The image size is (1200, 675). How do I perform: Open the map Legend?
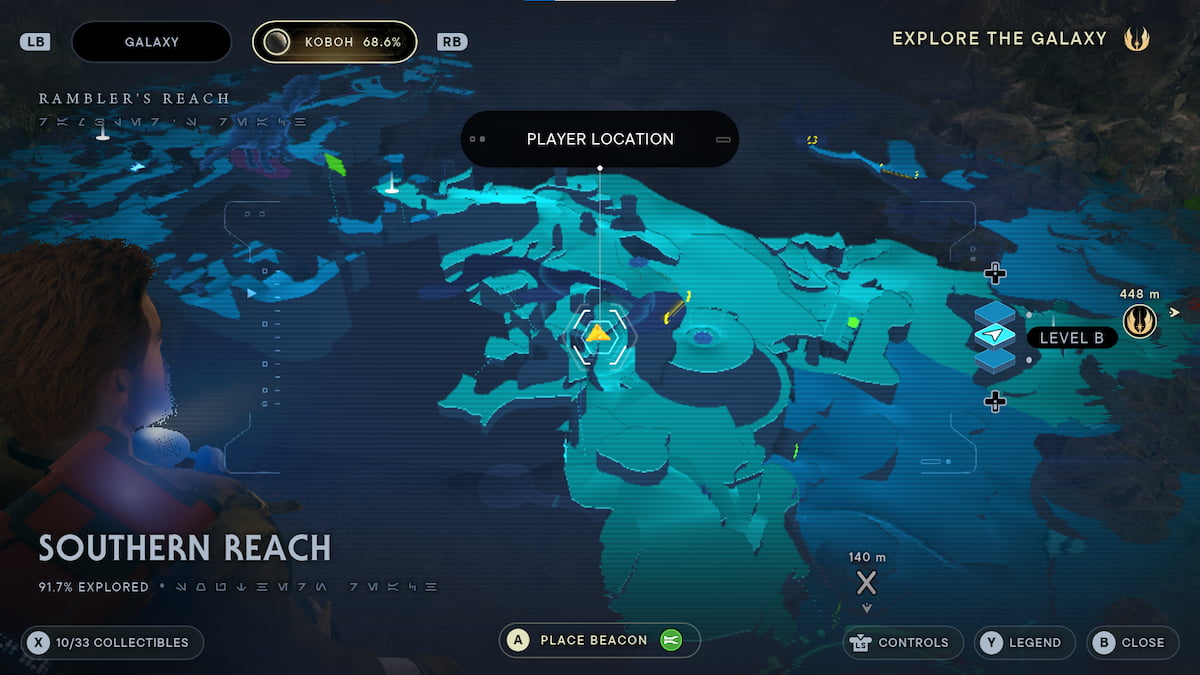point(1025,643)
